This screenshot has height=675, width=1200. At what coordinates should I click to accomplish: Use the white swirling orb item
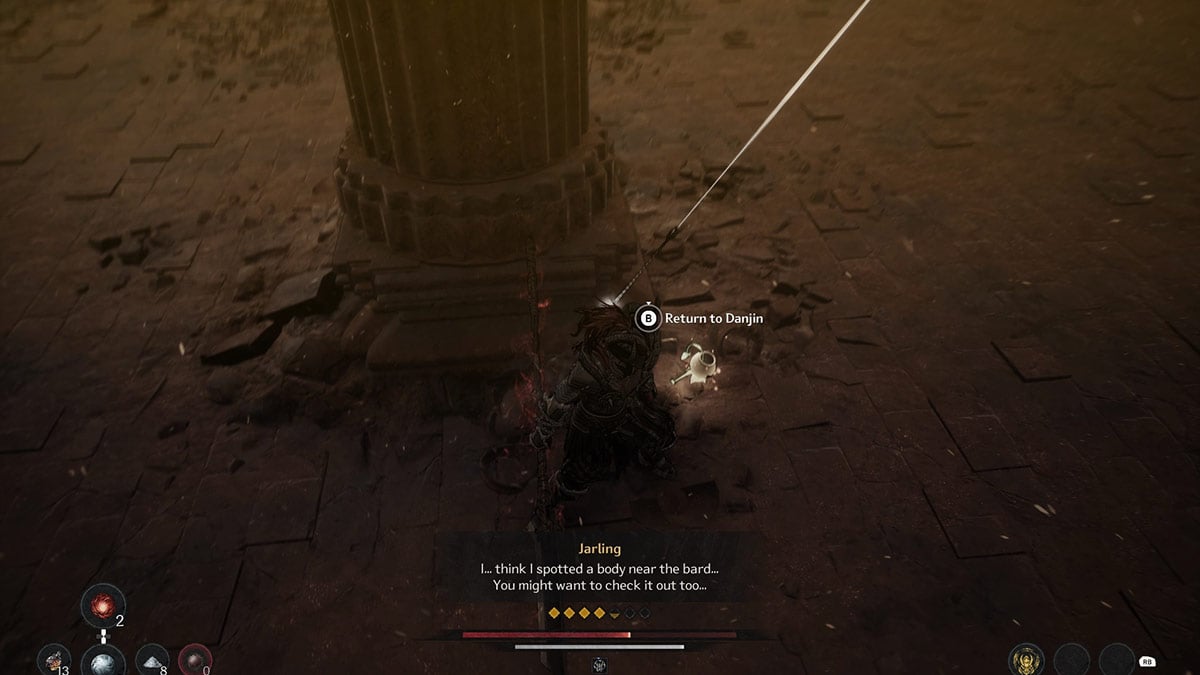tap(103, 661)
